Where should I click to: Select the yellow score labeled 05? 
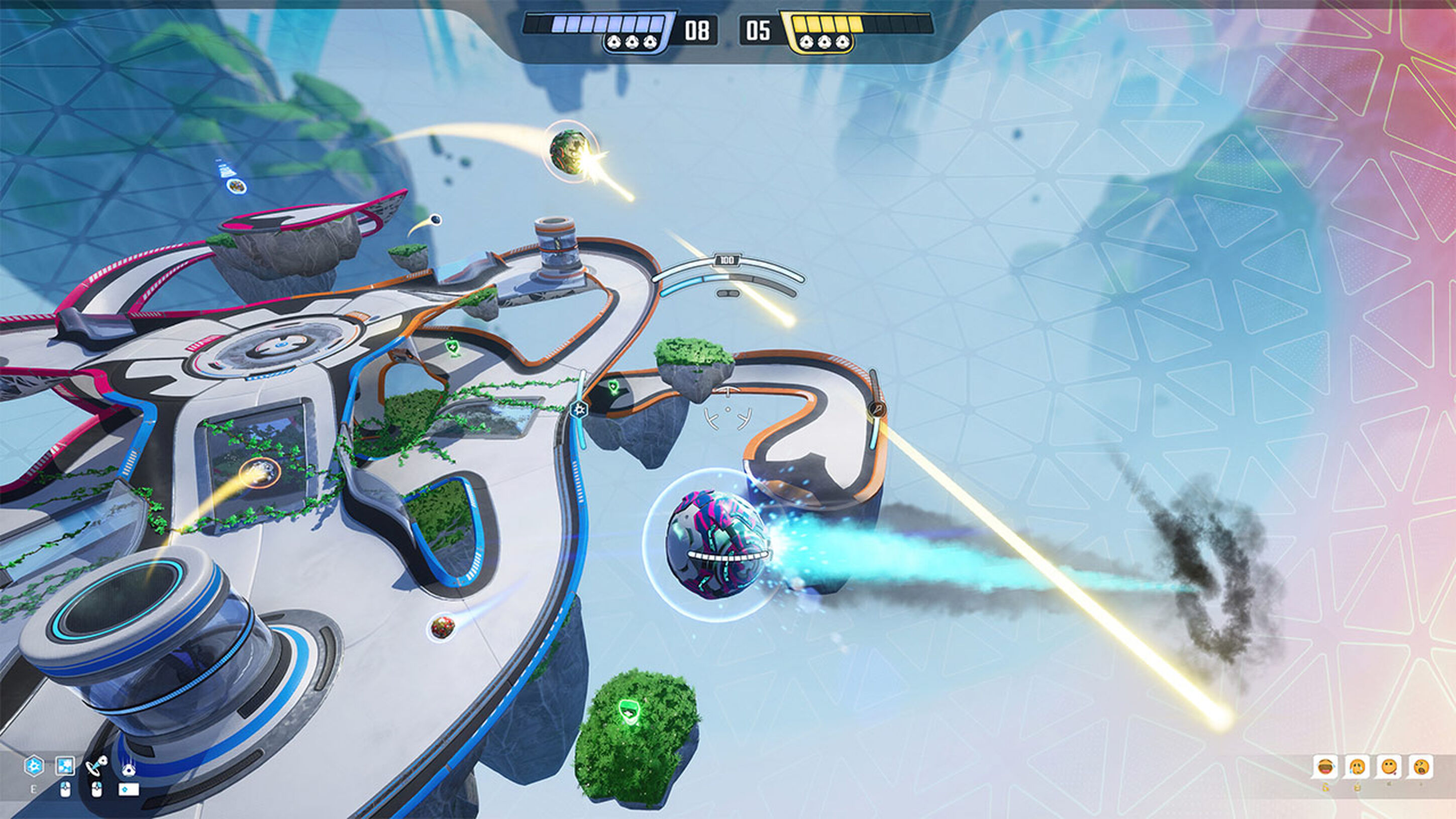[762, 31]
